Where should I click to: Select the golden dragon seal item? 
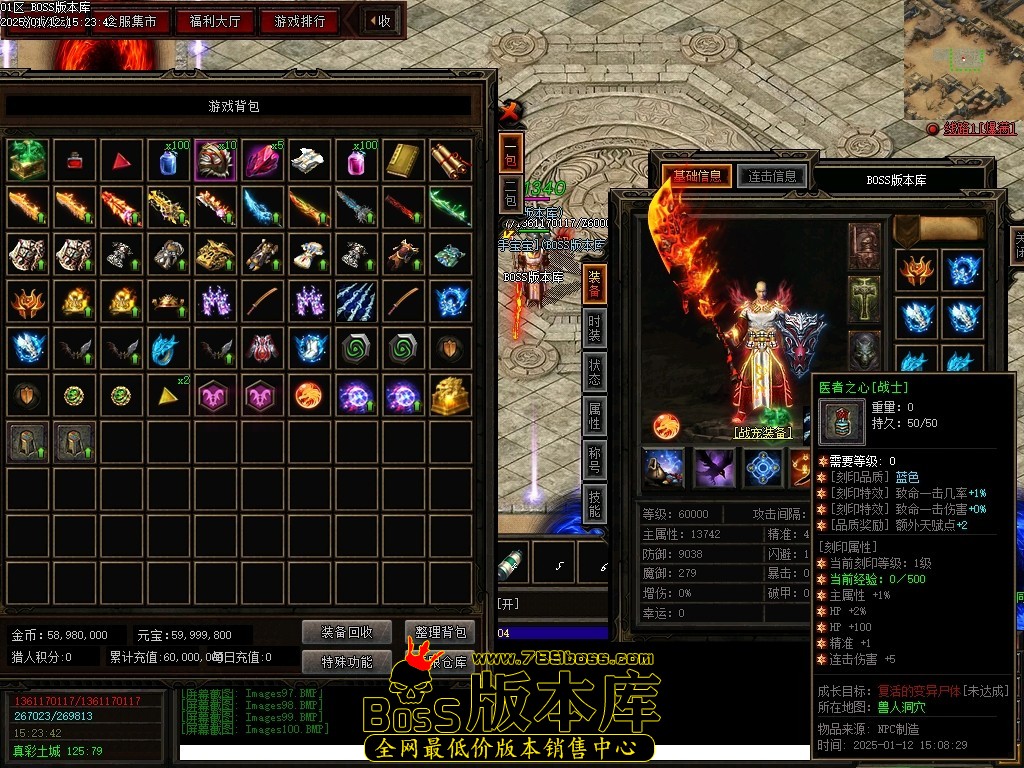[451, 396]
